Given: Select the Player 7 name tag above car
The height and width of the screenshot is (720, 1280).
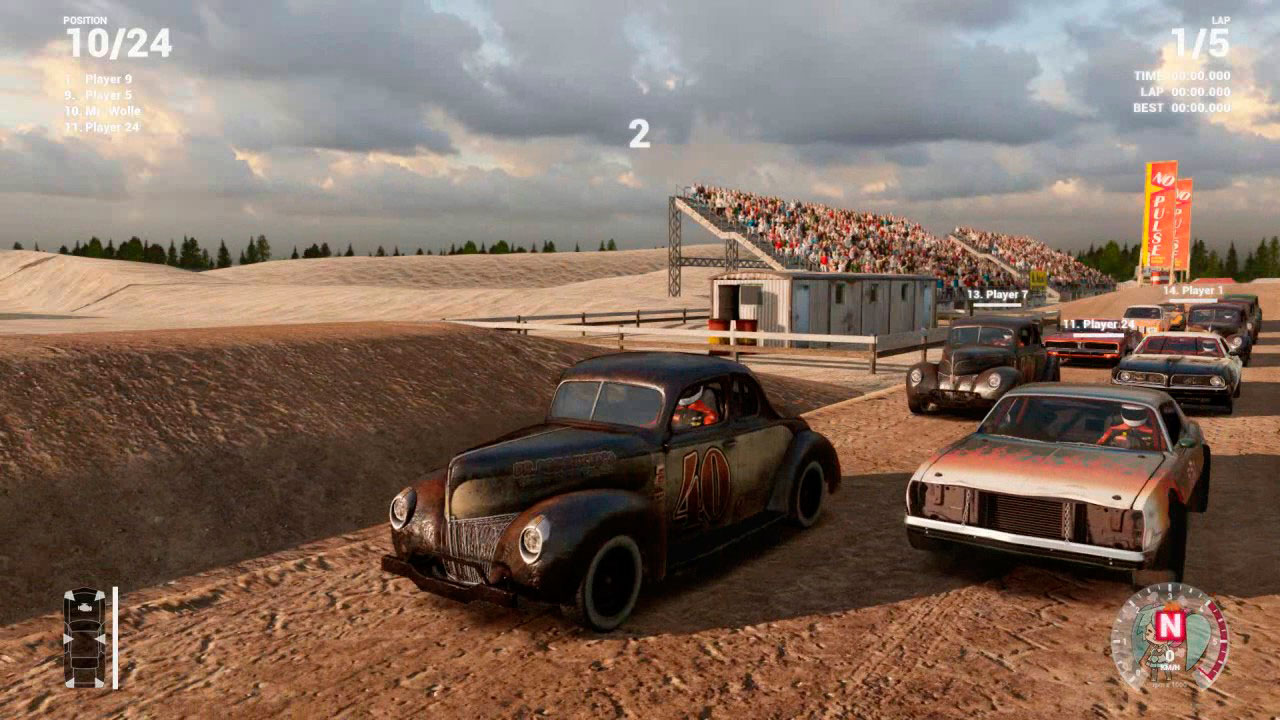Looking at the screenshot, I should (997, 295).
